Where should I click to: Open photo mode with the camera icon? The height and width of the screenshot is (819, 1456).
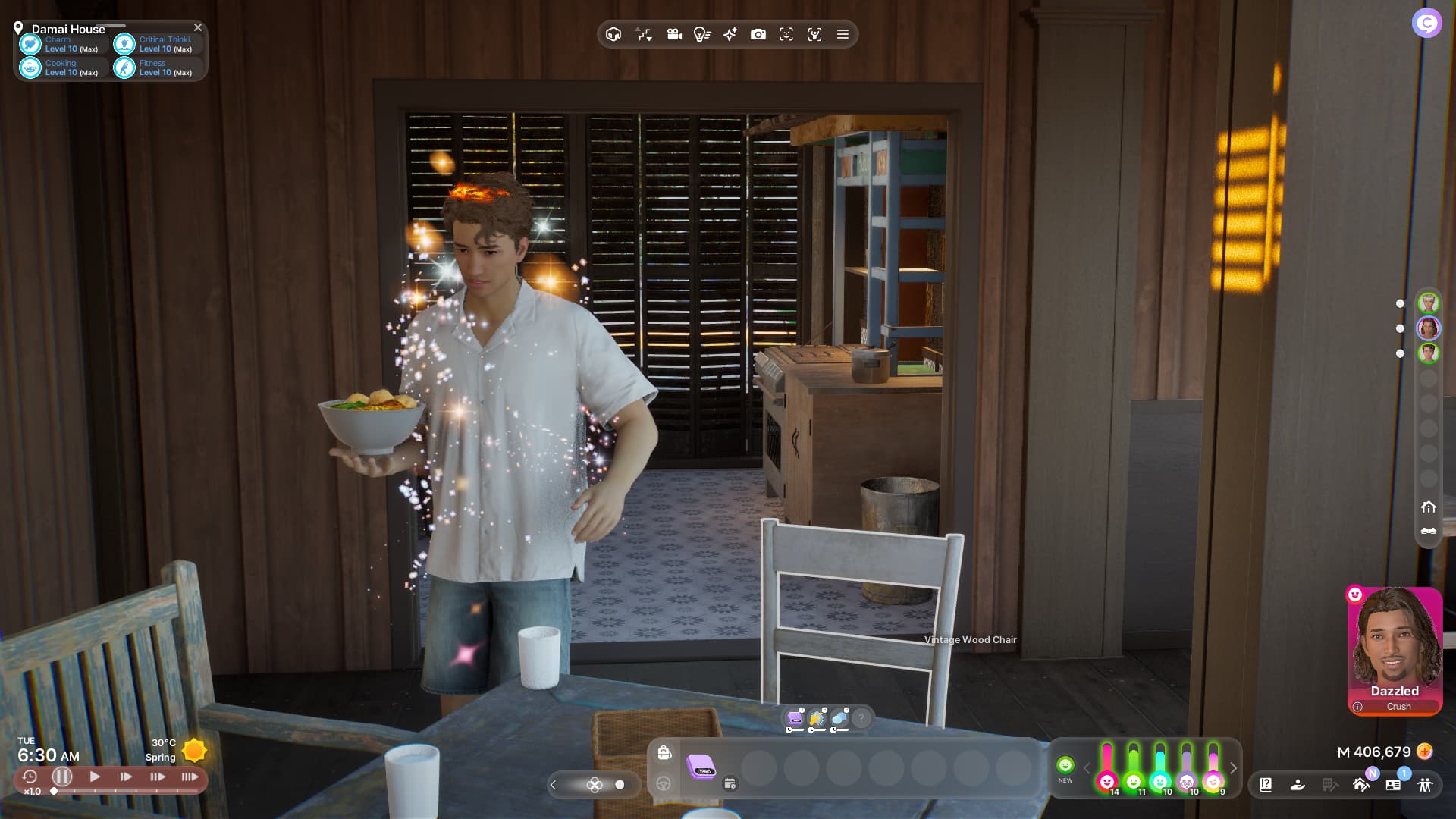point(758,34)
